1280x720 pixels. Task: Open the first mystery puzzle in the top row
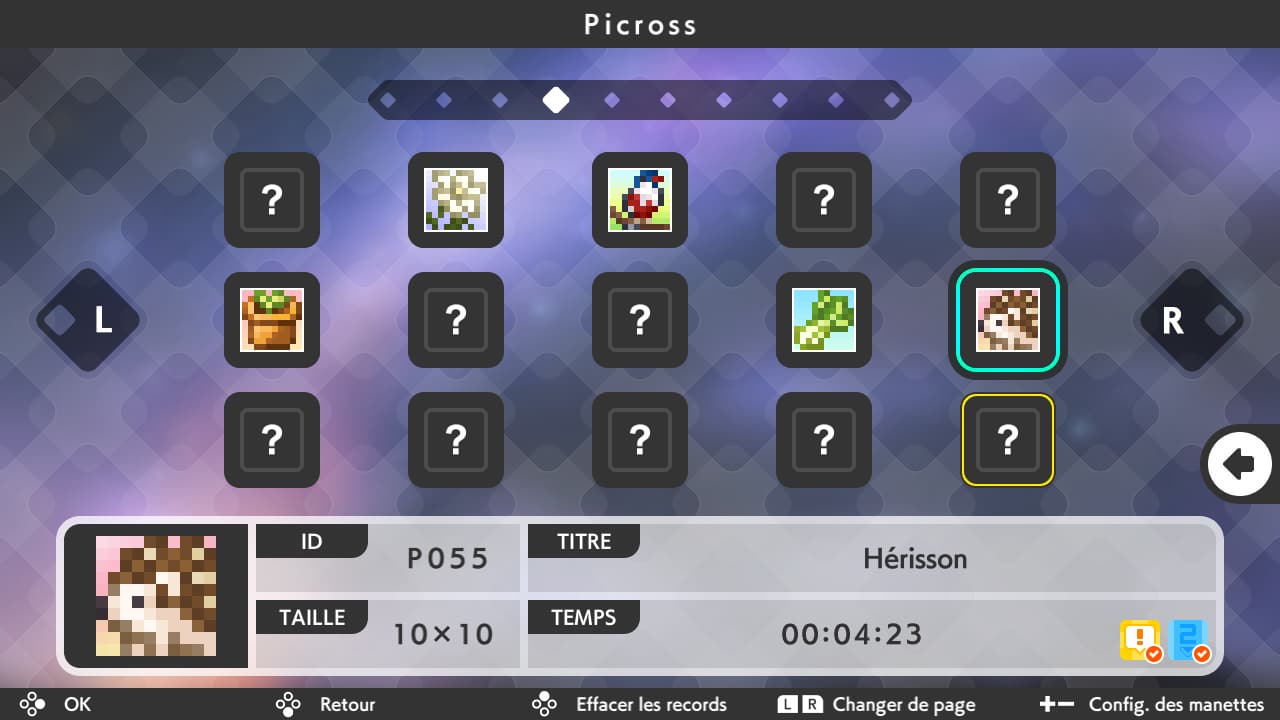271,200
